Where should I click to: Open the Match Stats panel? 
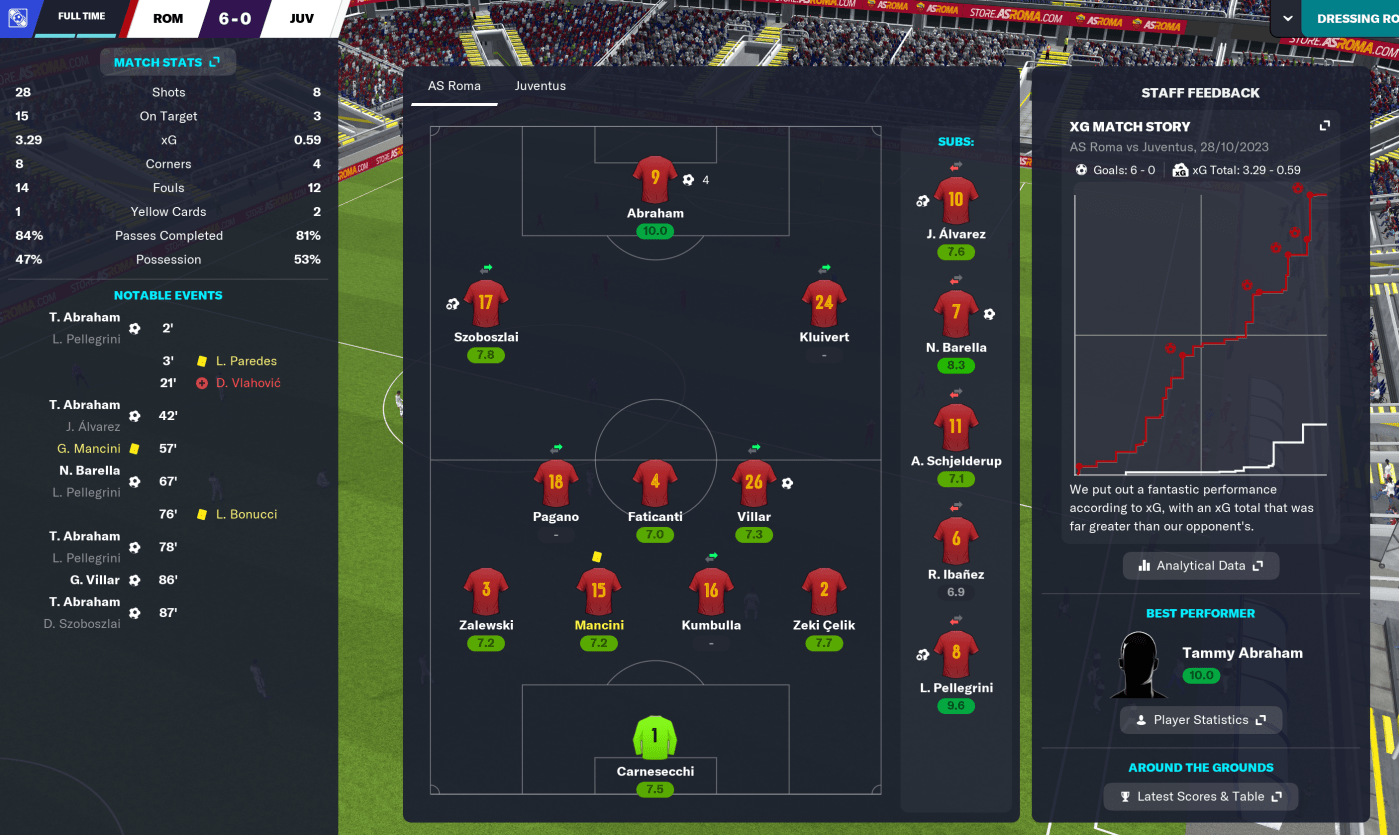[x=167, y=62]
